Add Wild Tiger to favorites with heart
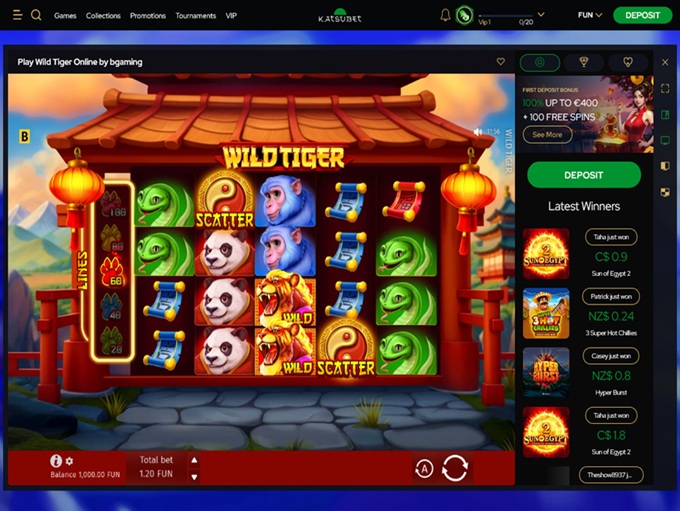 [501, 62]
